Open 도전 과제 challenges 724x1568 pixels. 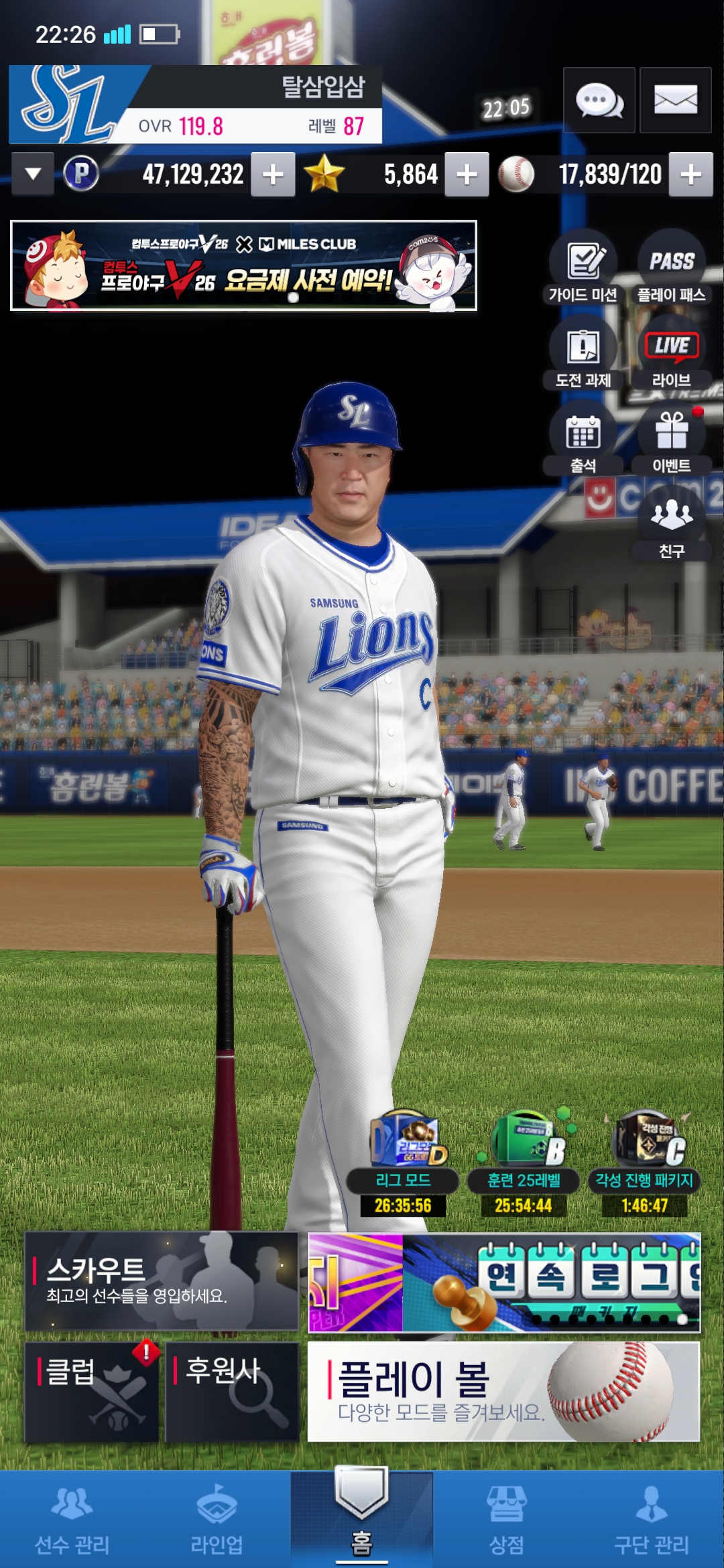point(583,352)
